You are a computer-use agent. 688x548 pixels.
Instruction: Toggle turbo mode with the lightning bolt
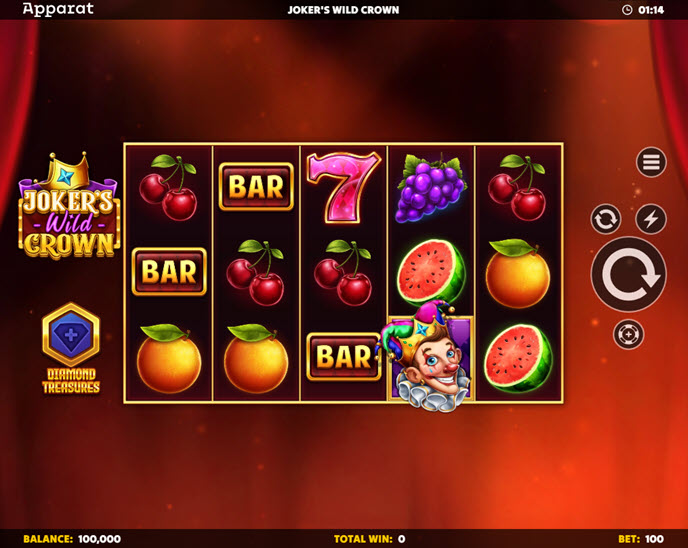click(651, 219)
